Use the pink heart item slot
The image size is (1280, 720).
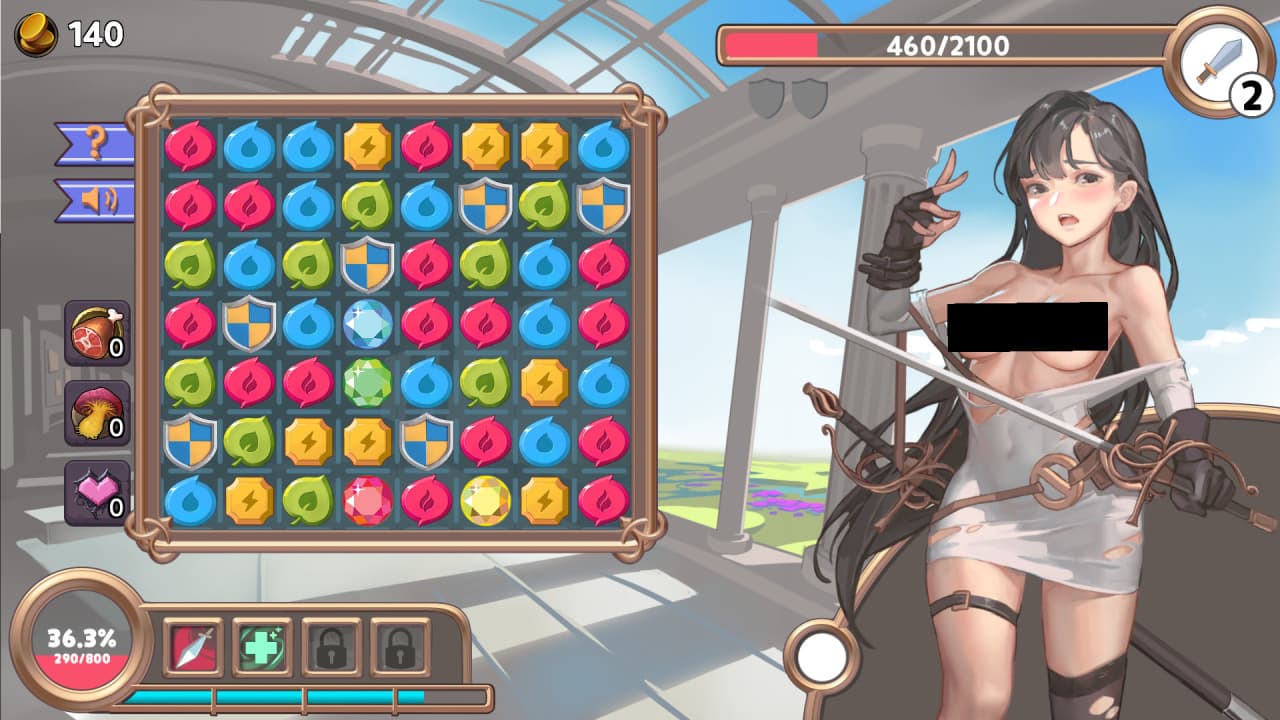tap(97, 492)
